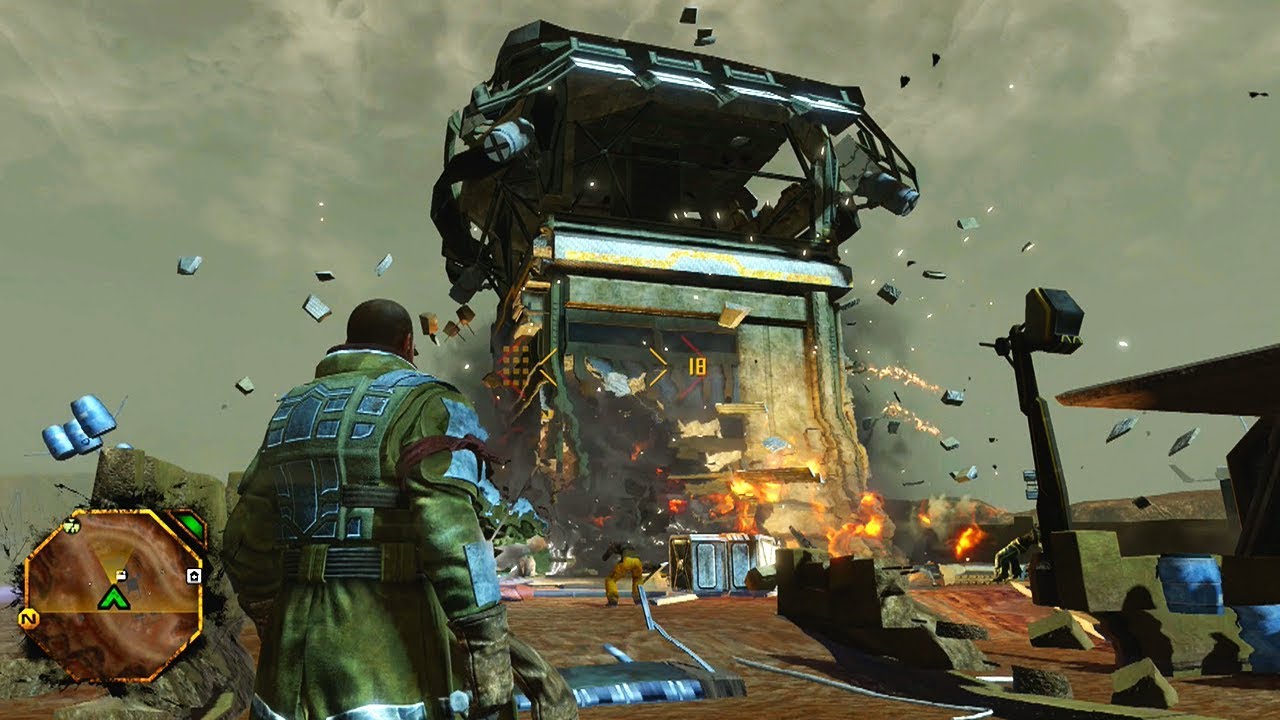Click the round green marker on the minimap rim
Image resolution: width=1280 pixels, height=720 pixels.
coord(70,526)
